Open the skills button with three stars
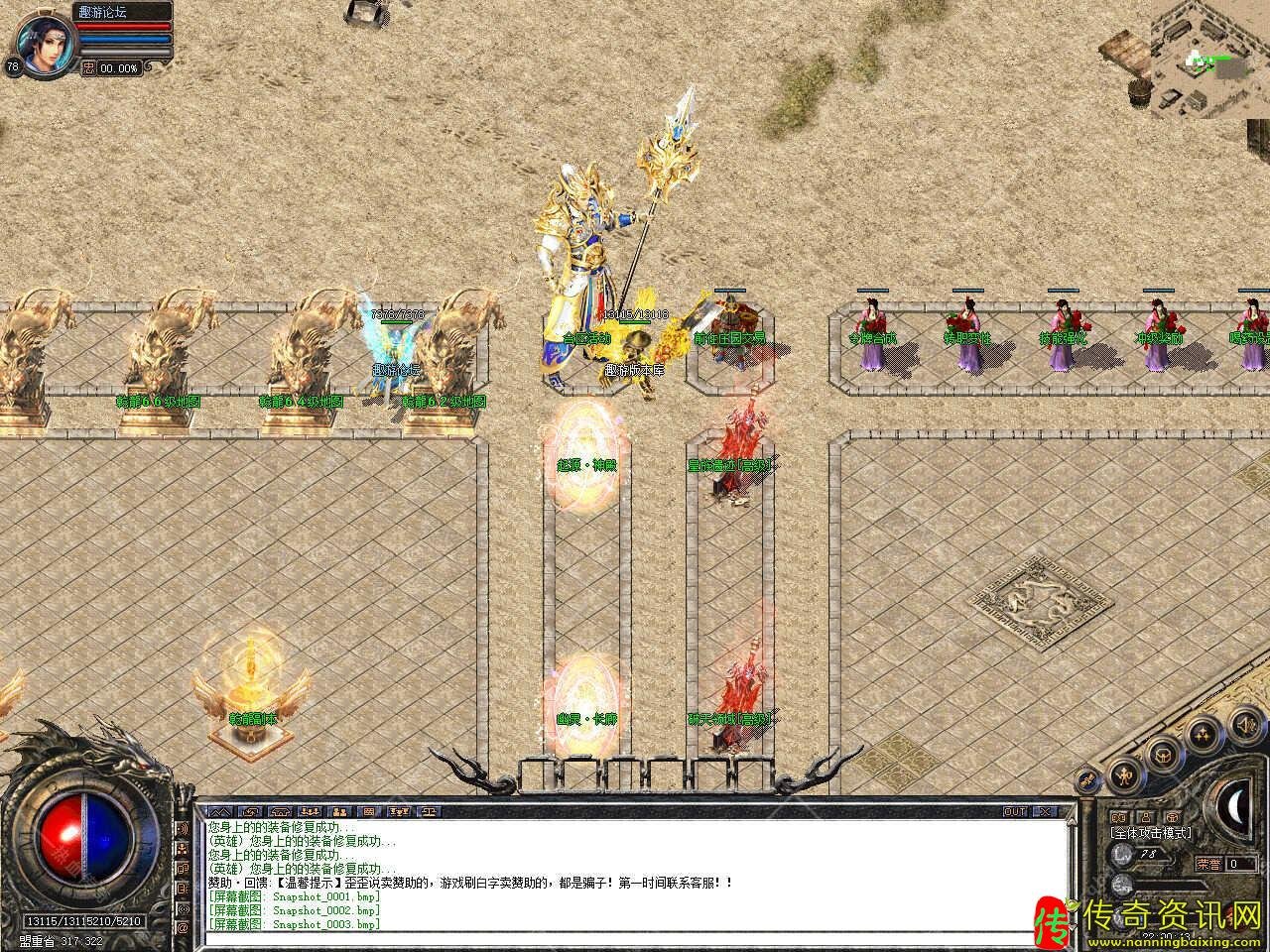This screenshot has height=952, width=1270. point(1203,736)
